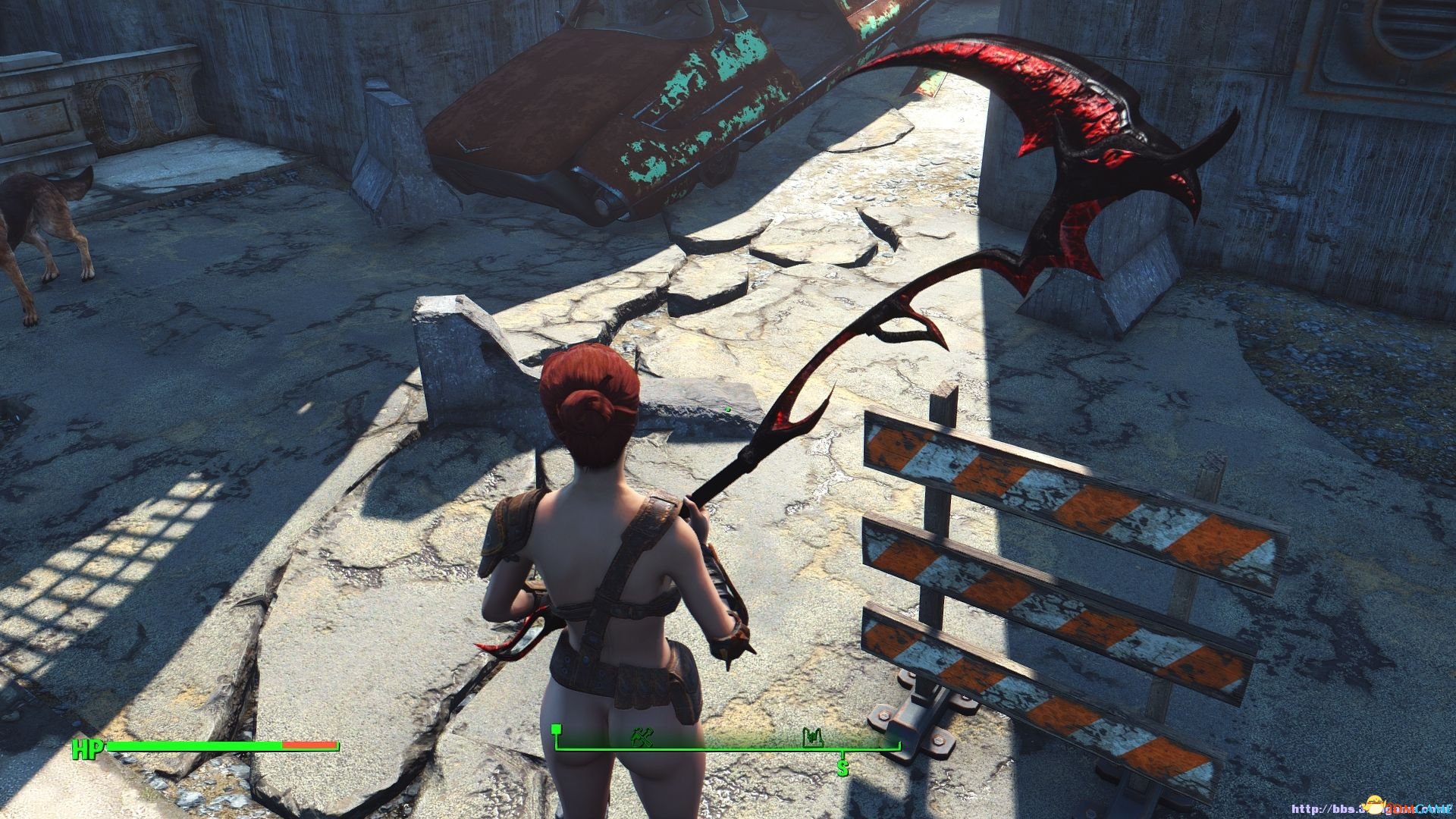Select the crossed hammer and wrench compass marker
This screenshot has width=1456, height=819.
point(642,736)
